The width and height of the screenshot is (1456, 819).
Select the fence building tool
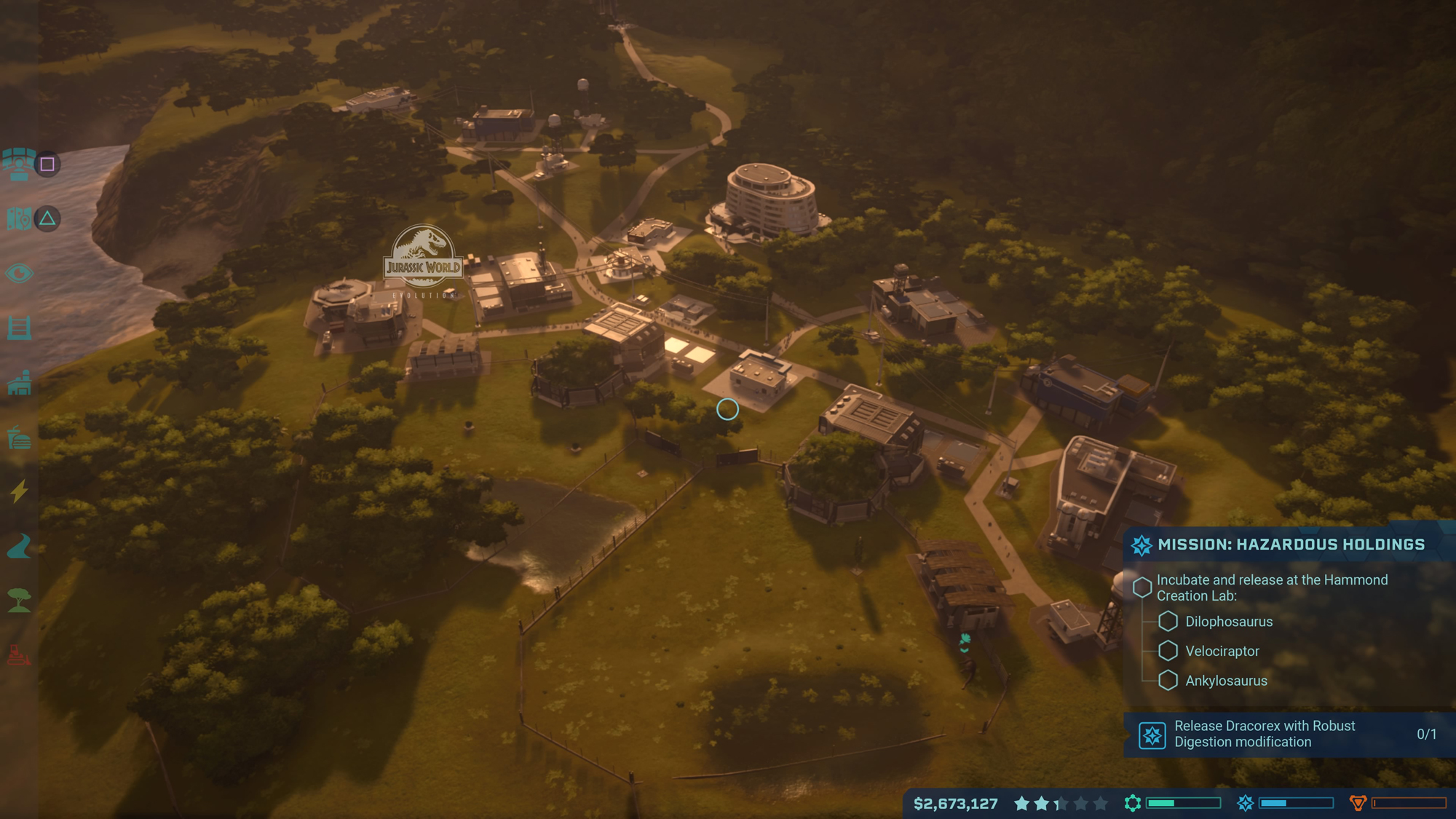point(20,329)
